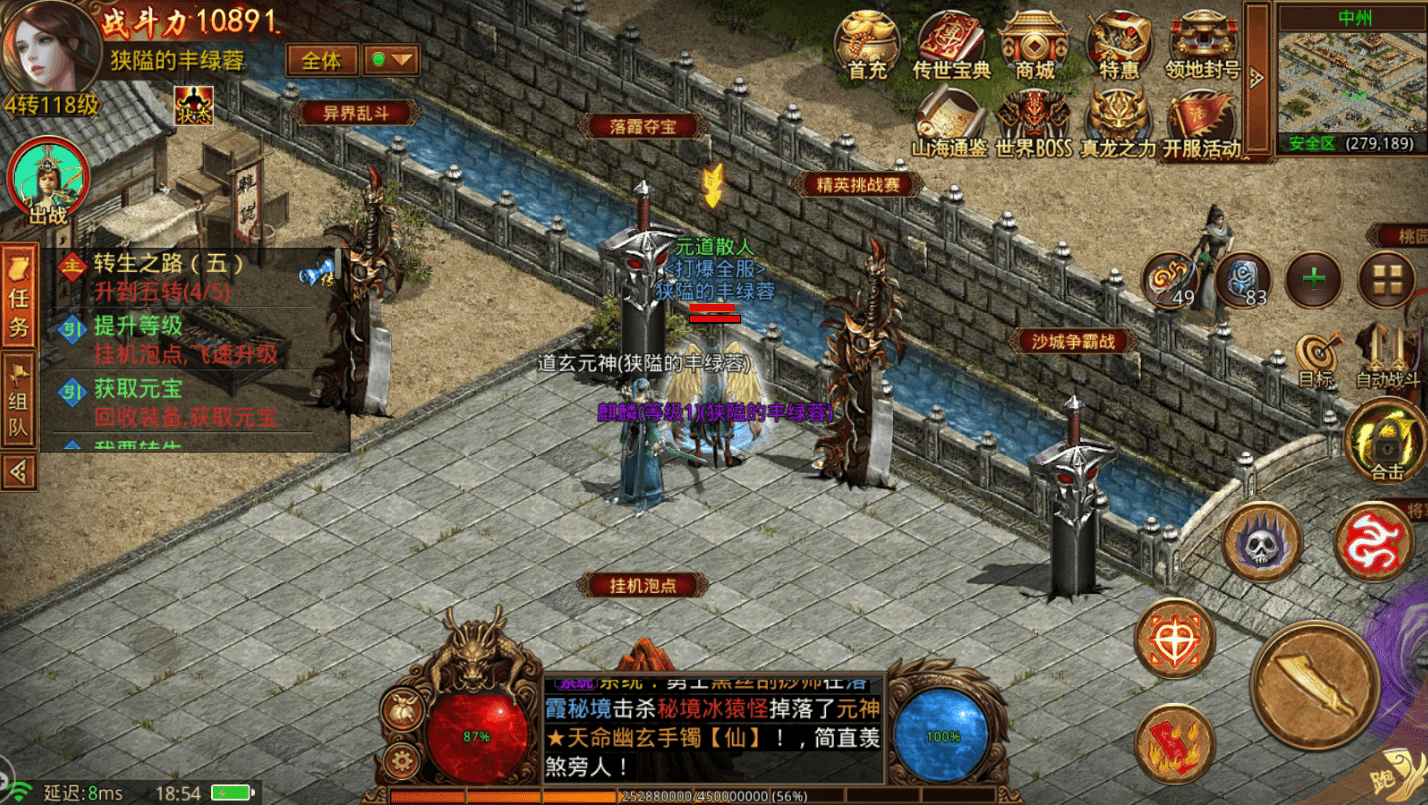Tap the golden sword attack button
The height and width of the screenshot is (805, 1428).
point(1314,684)
